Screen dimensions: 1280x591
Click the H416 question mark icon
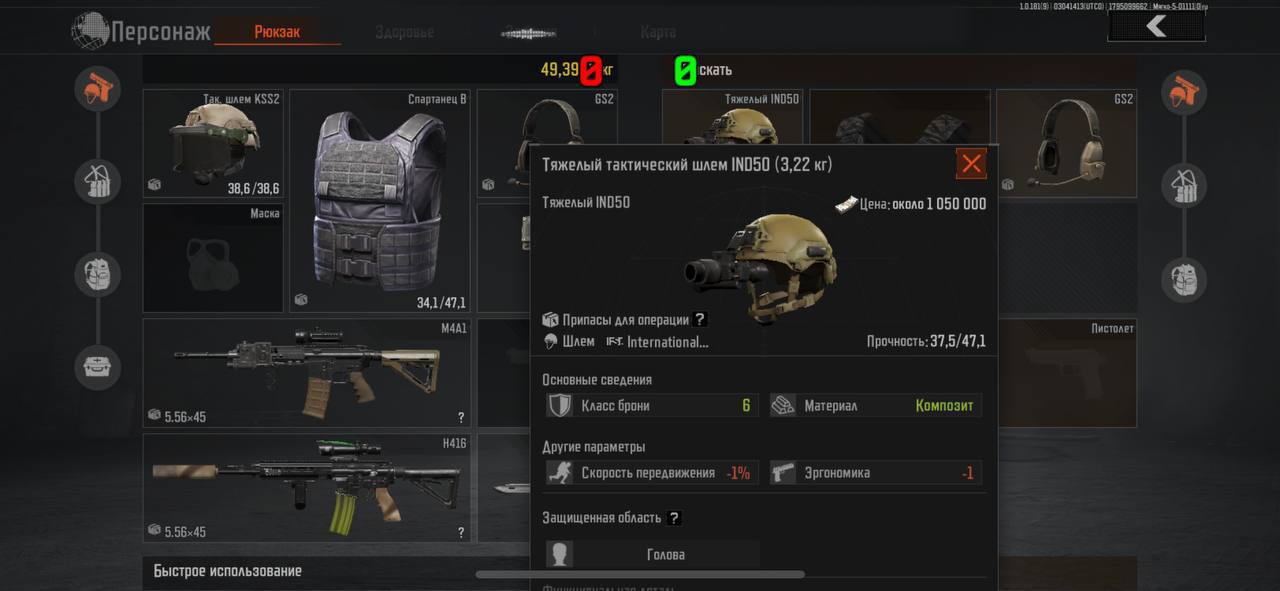461,533
